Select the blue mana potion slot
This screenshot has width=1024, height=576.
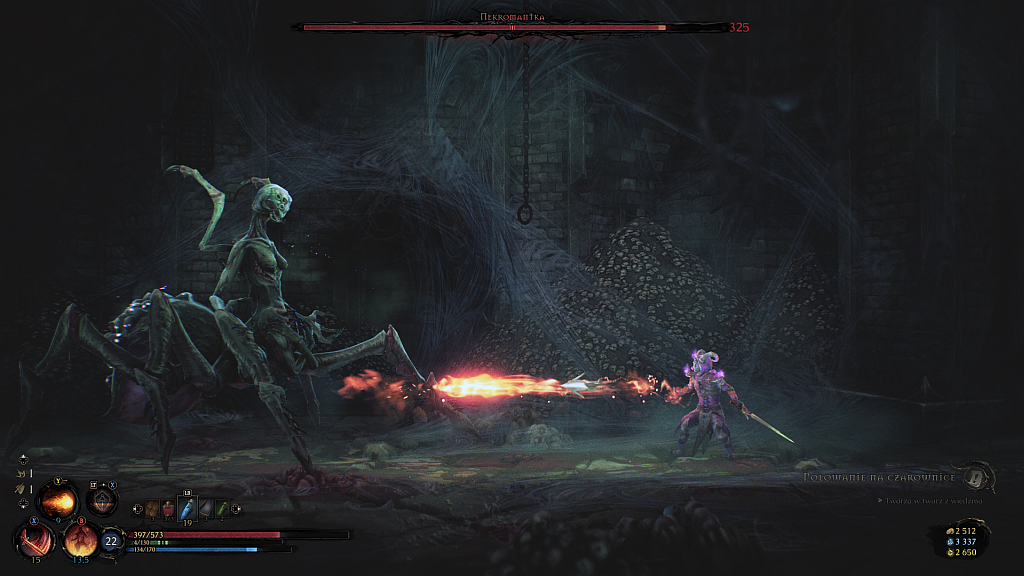tap(186, 509)
